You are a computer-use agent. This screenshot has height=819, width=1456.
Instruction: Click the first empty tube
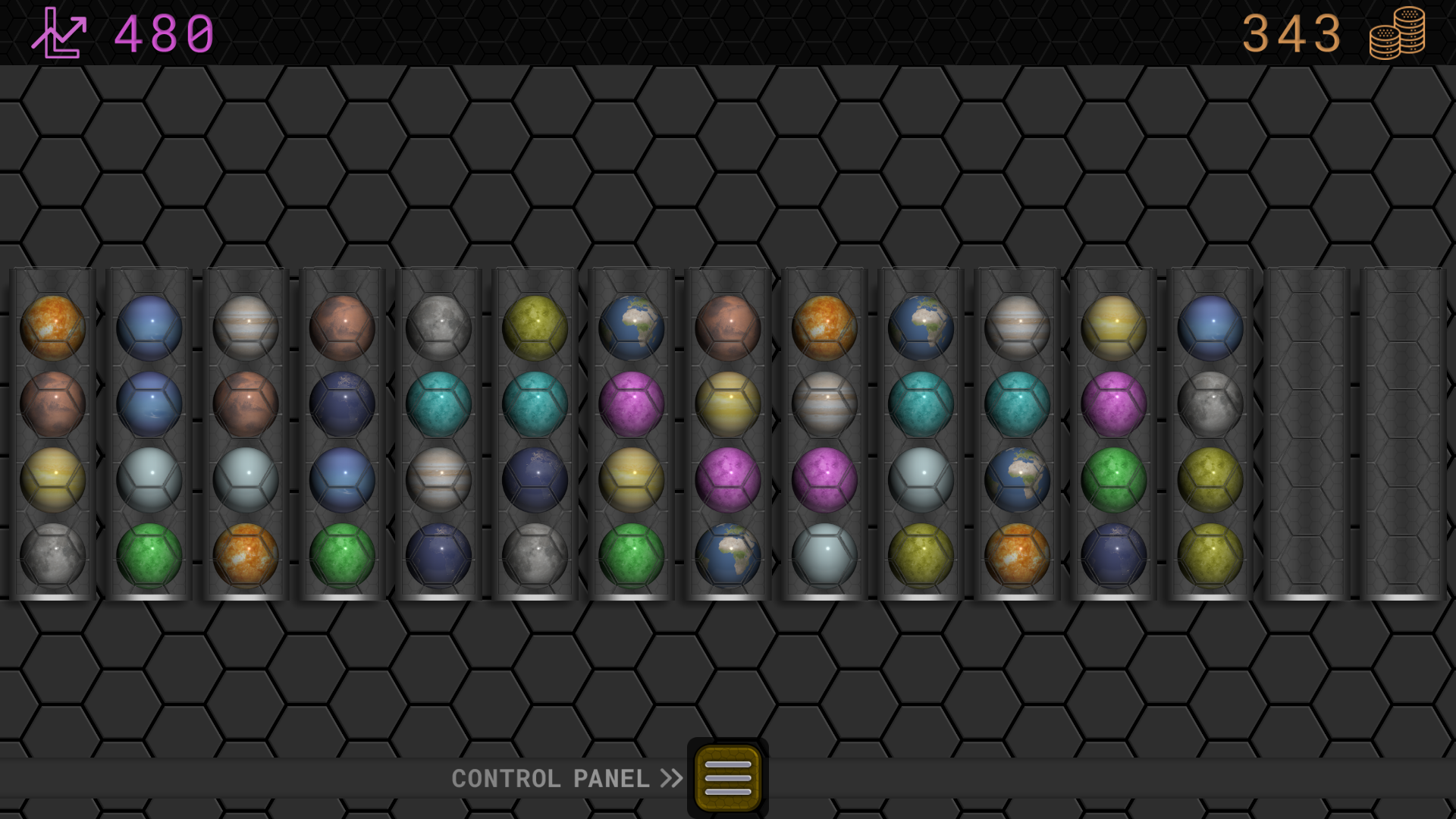pyautogui.click(x=1305, y=436)
